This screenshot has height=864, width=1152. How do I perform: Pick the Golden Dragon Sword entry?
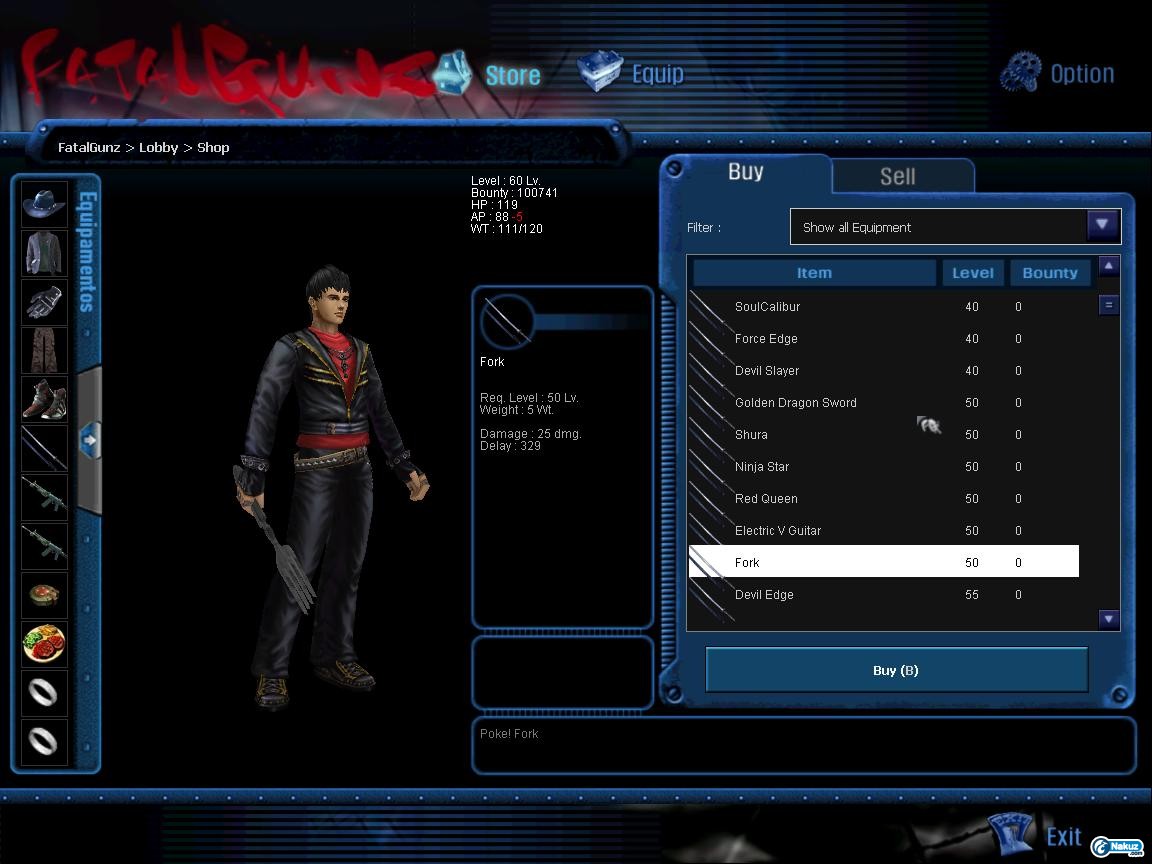point(795,403)
